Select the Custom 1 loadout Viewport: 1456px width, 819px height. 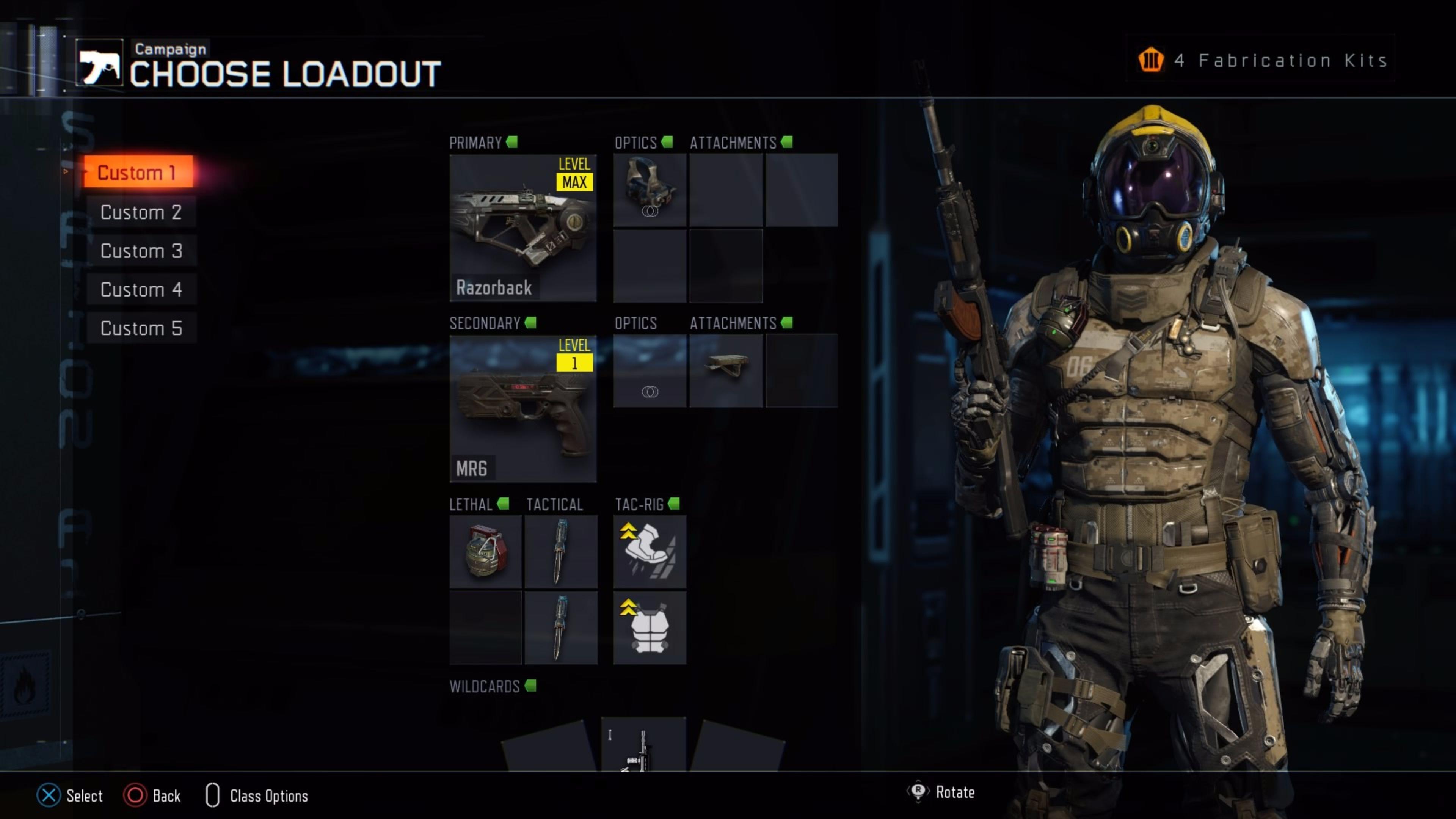pyautogui.click(x=138, y=173)
